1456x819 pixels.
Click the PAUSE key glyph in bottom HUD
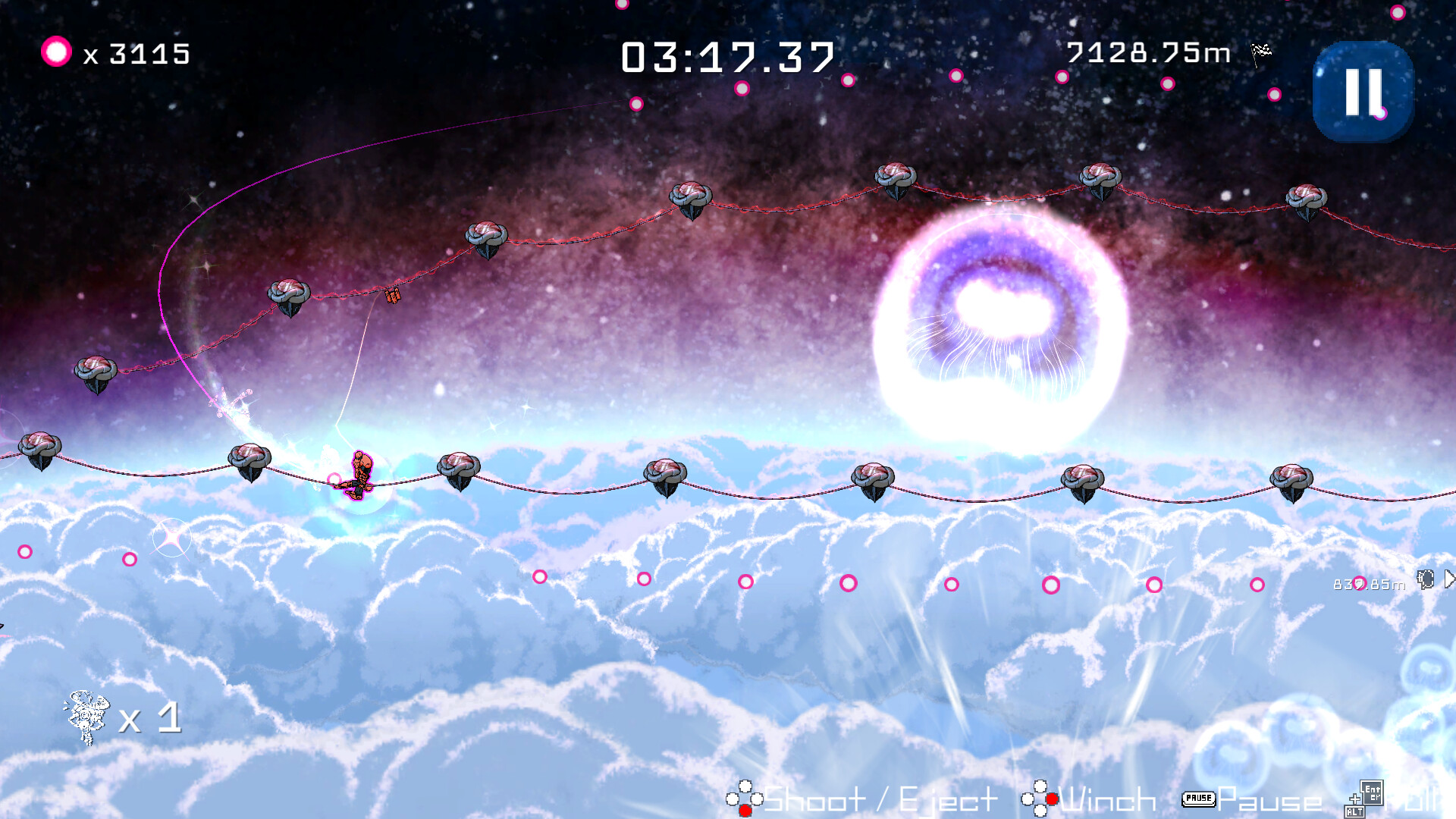click(x=1200, y=799)
